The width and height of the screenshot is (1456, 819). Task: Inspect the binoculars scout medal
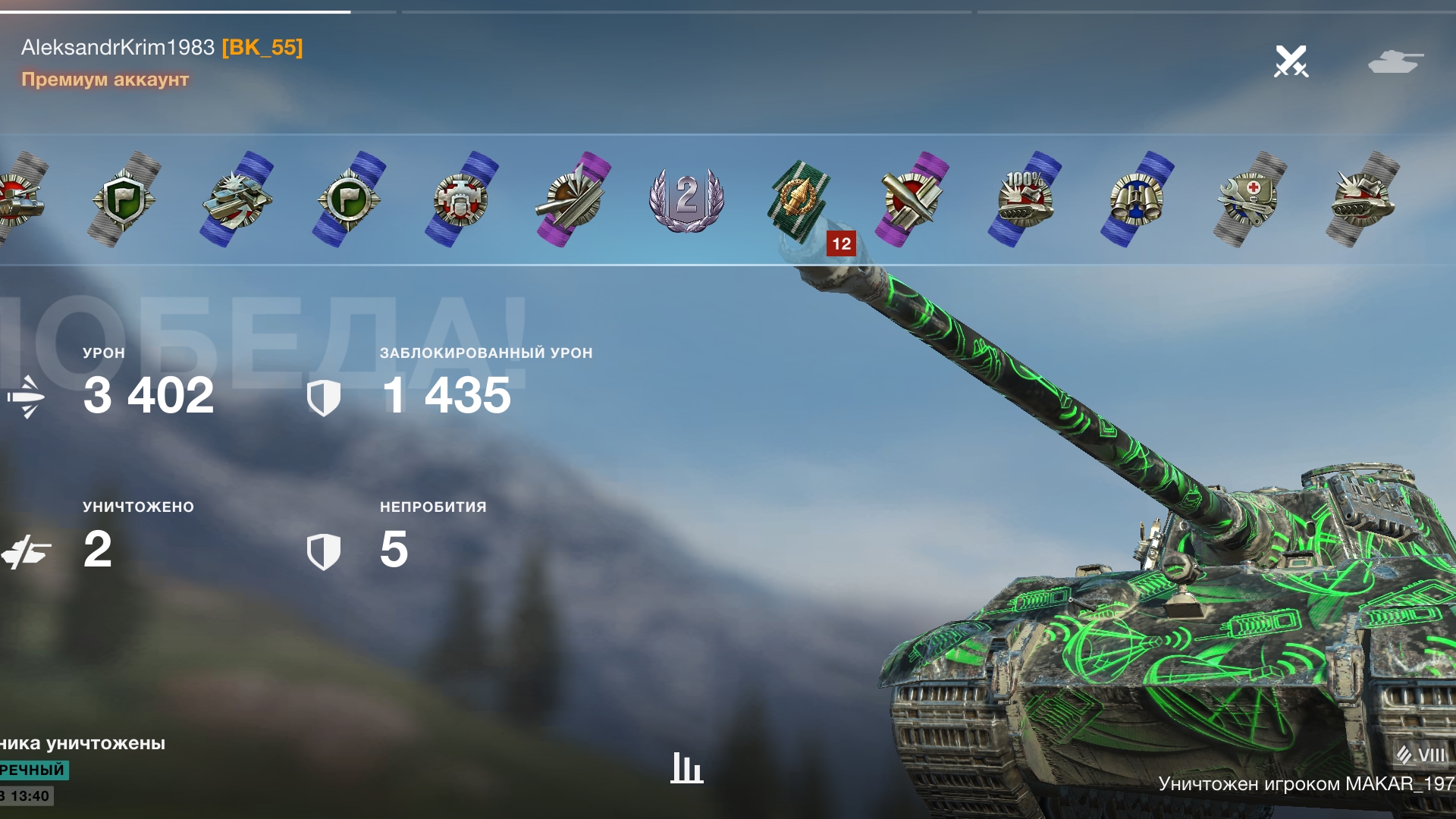pos(1137,199)
